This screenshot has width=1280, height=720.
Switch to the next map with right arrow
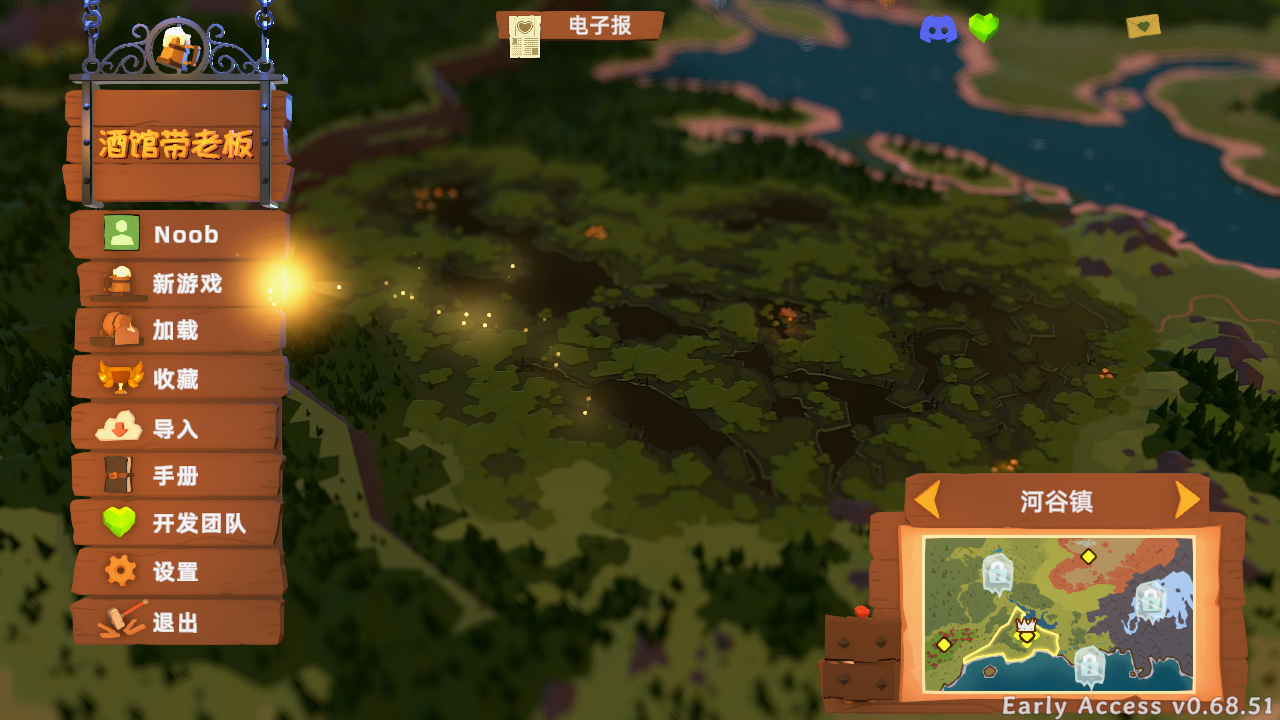click(x=1187, y=500)
